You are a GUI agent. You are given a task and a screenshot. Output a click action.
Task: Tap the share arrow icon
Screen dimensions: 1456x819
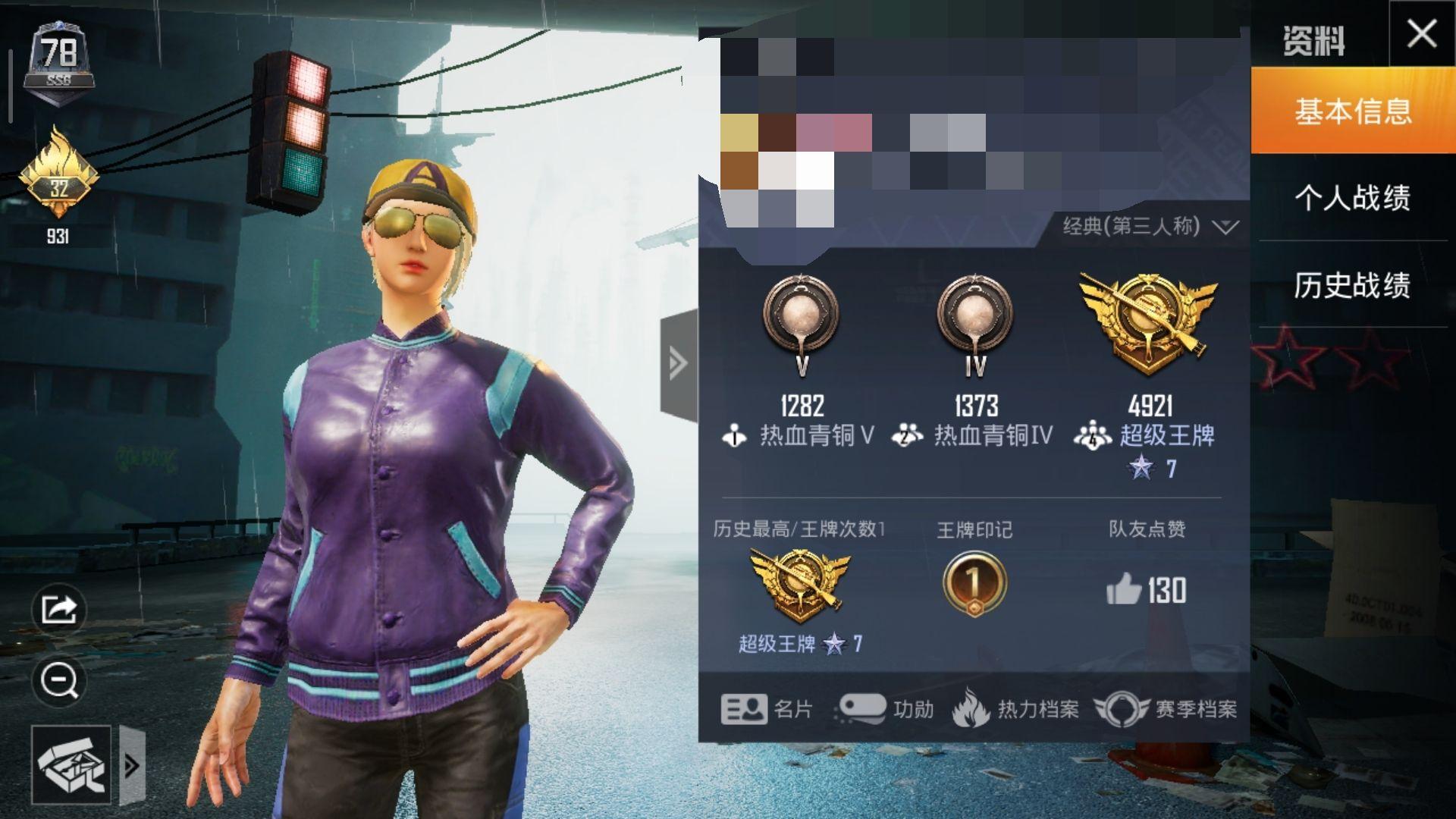59,609
